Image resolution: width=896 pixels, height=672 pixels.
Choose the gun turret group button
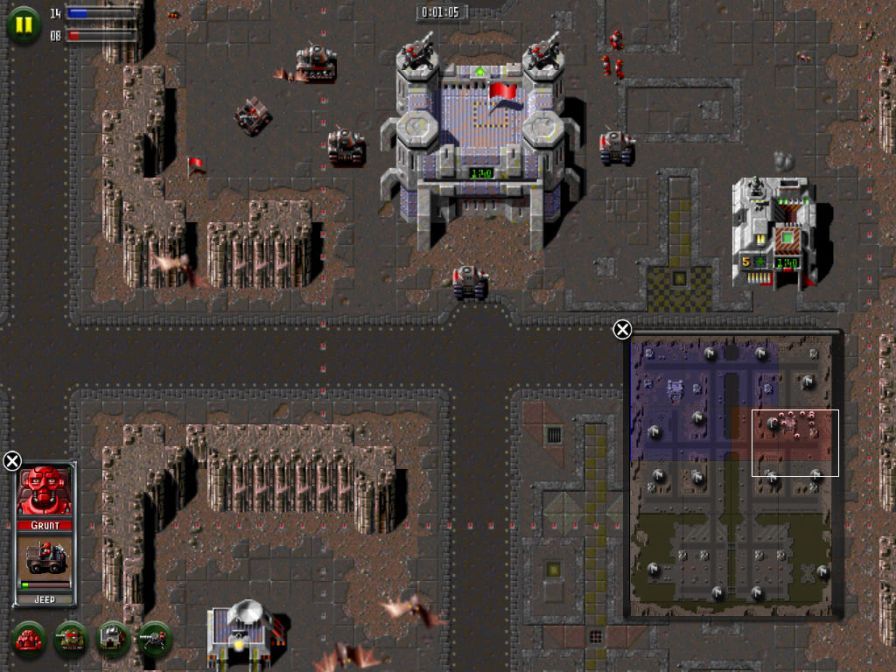pyautogui.click(x=154, y=637)
